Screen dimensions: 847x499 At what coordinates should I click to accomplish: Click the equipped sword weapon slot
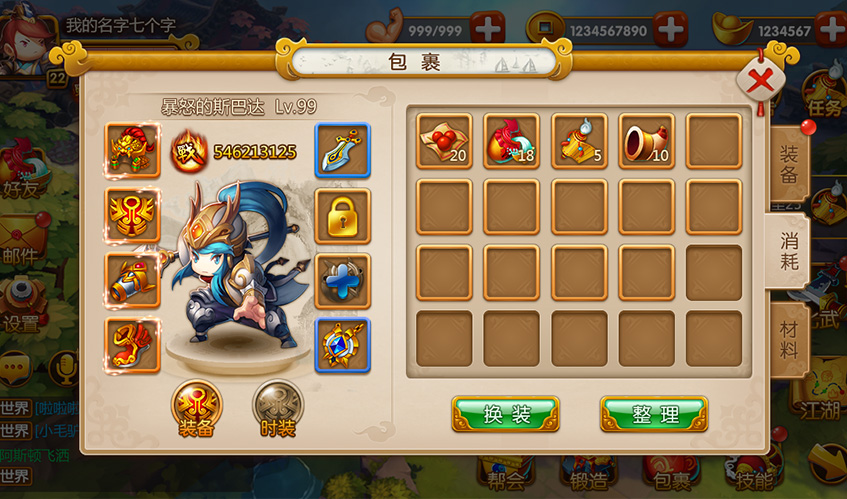pos(342,150)
